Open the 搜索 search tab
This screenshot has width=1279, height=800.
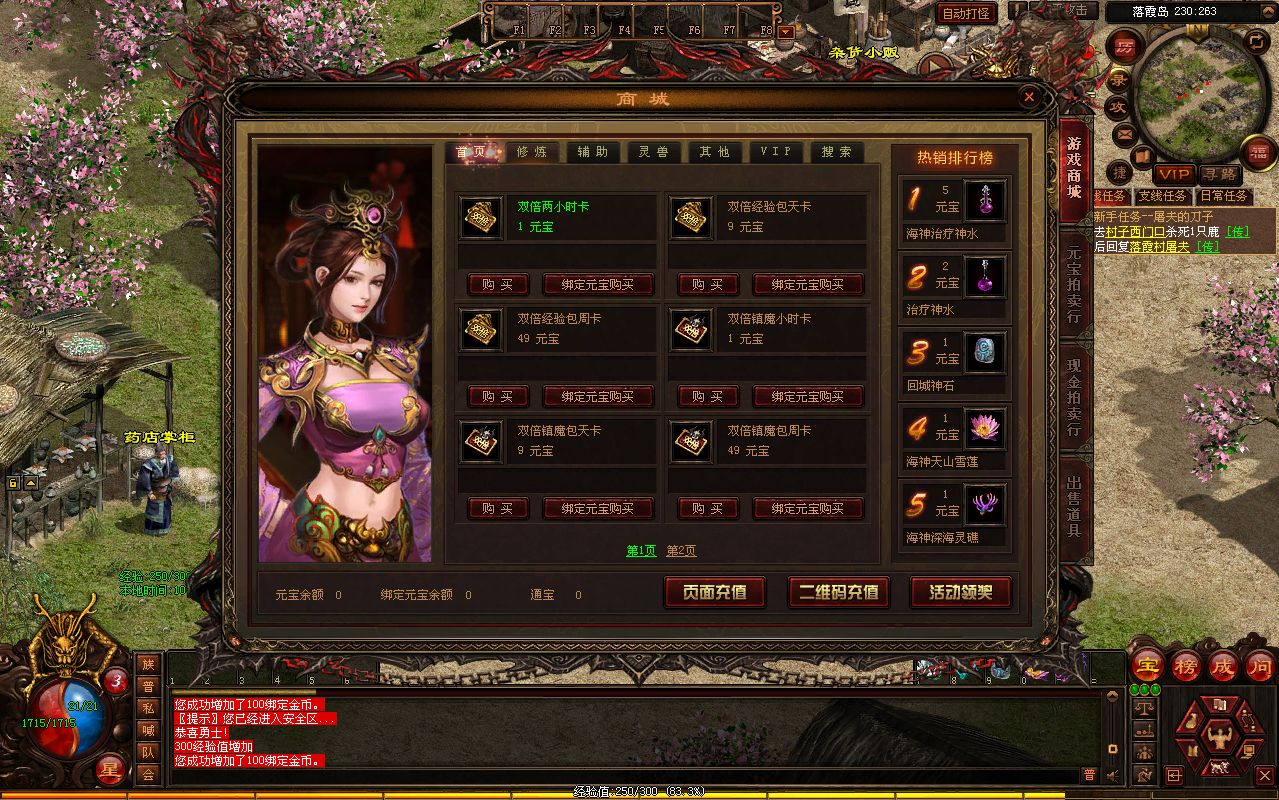(x=836, y=152)
